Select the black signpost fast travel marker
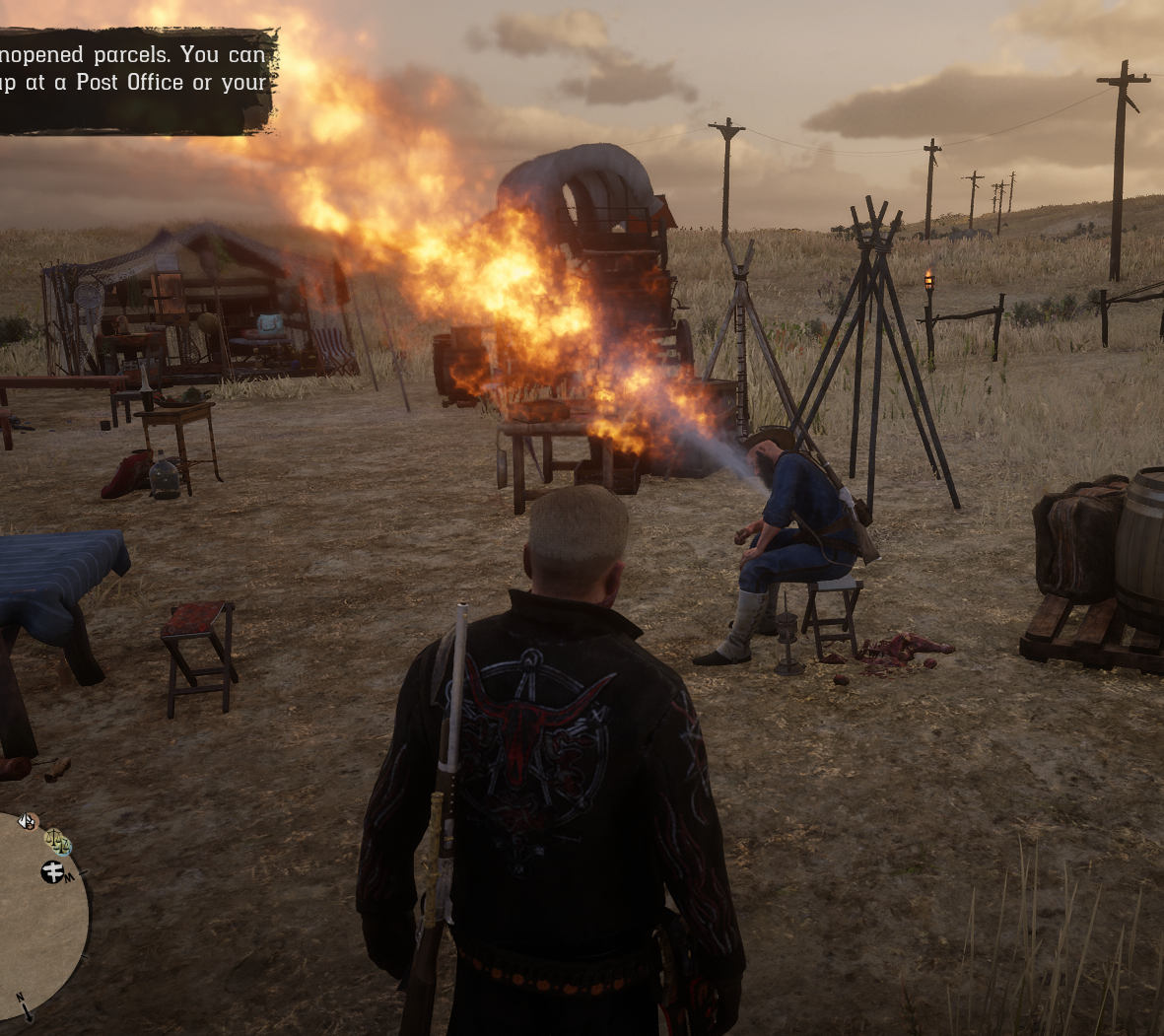Image resolution: width=1164 pixels, height=1036 pixels. 52,871
